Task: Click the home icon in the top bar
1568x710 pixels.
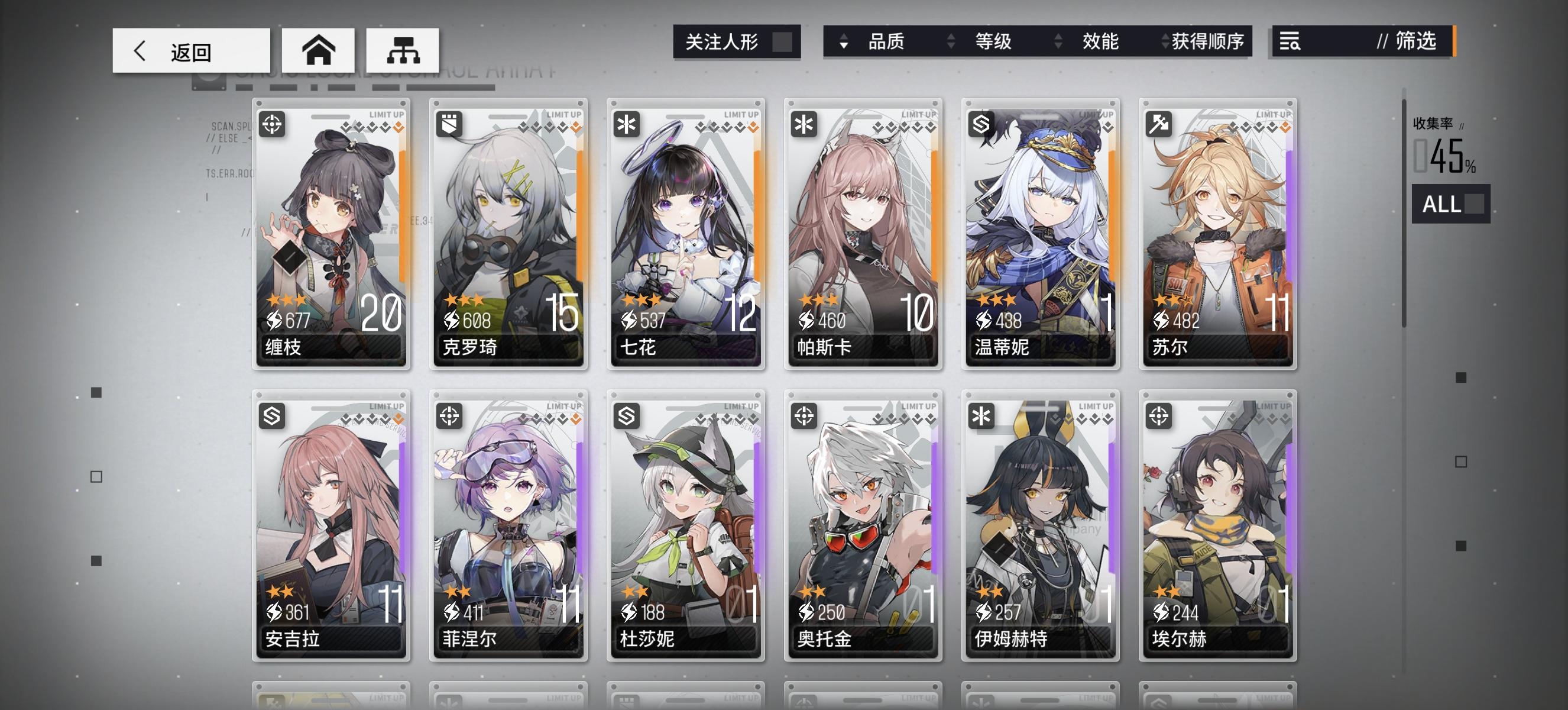Action: (319, 50)
